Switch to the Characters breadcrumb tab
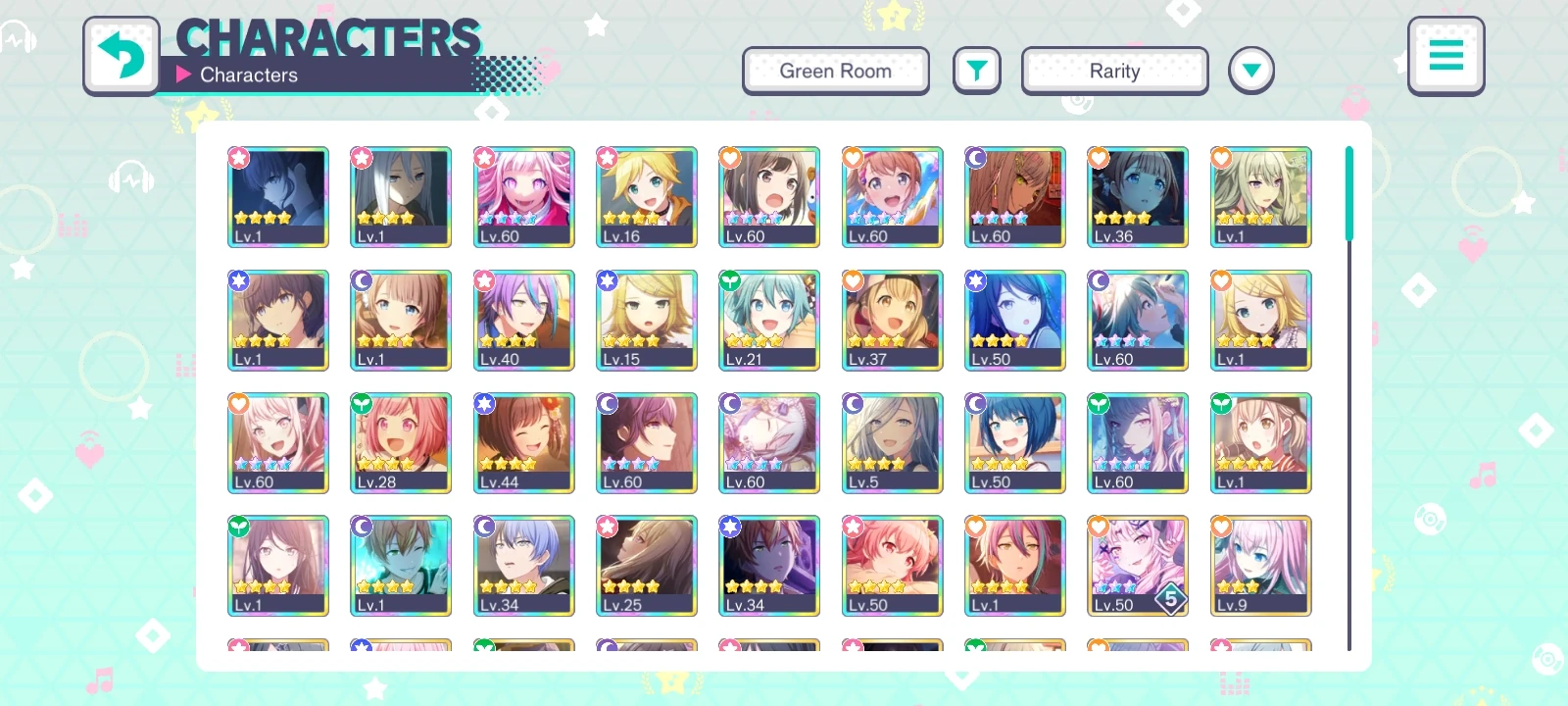This screenshot has height=706, width=1568. 249,75
